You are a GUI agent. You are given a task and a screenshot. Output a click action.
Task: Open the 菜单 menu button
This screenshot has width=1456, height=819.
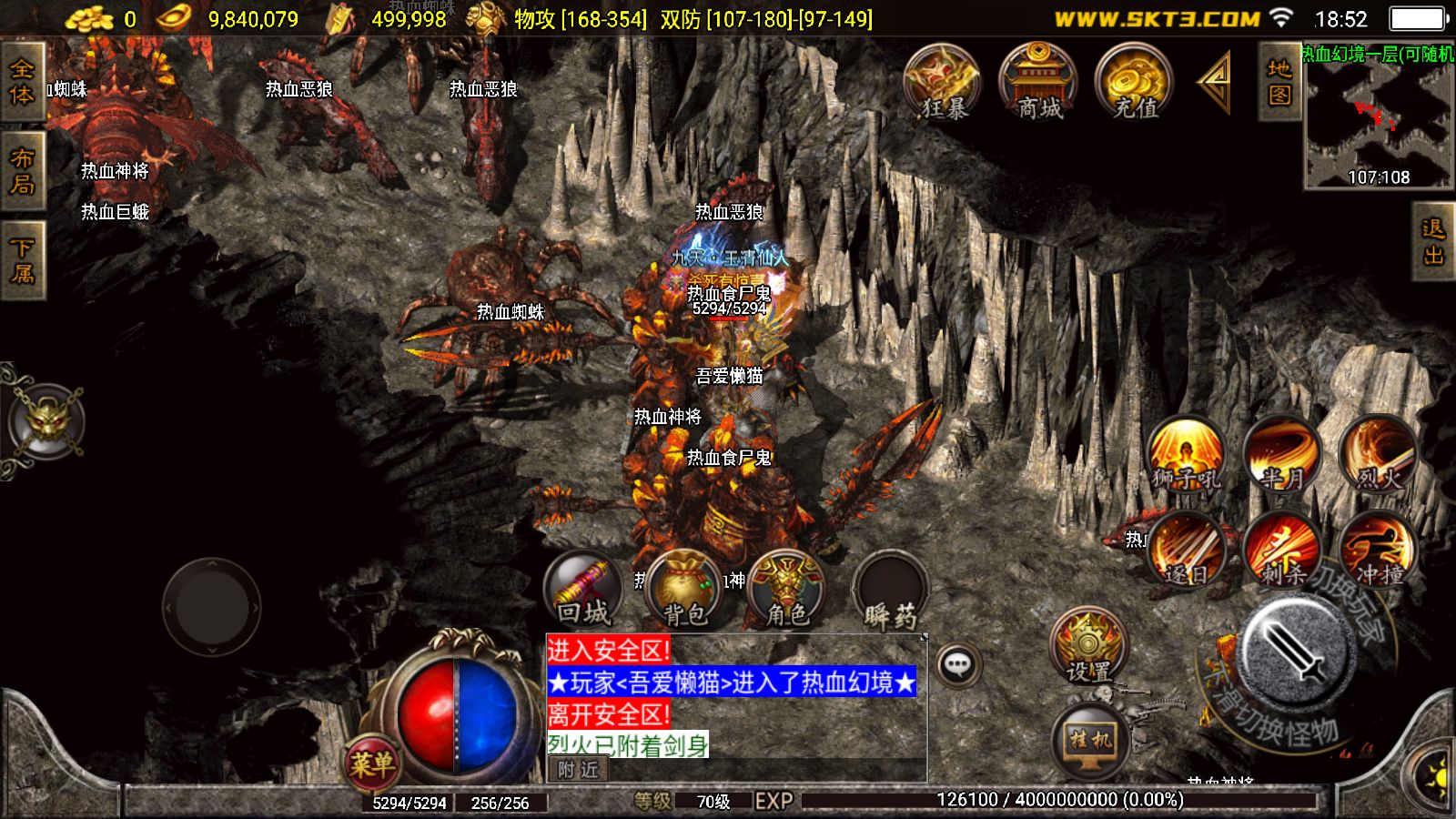[x=371, y=763]
